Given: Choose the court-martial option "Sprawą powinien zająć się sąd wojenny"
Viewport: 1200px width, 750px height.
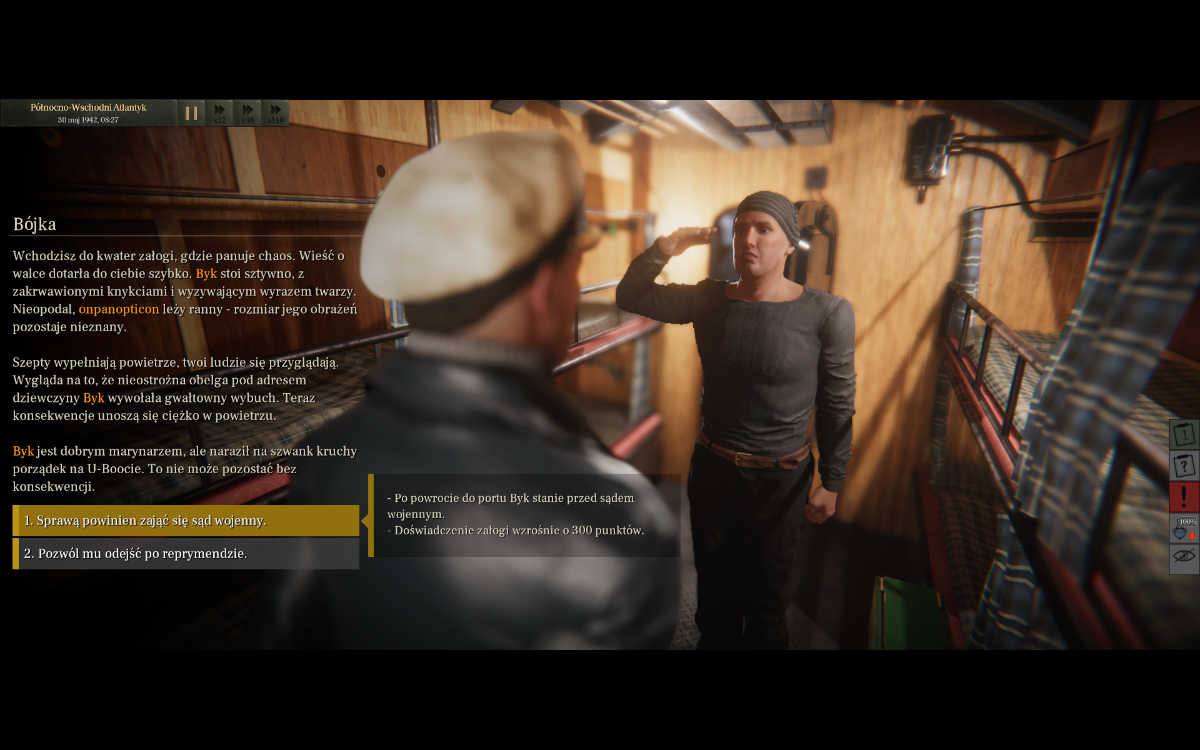Looking at the screenshot, I should 186,520.
